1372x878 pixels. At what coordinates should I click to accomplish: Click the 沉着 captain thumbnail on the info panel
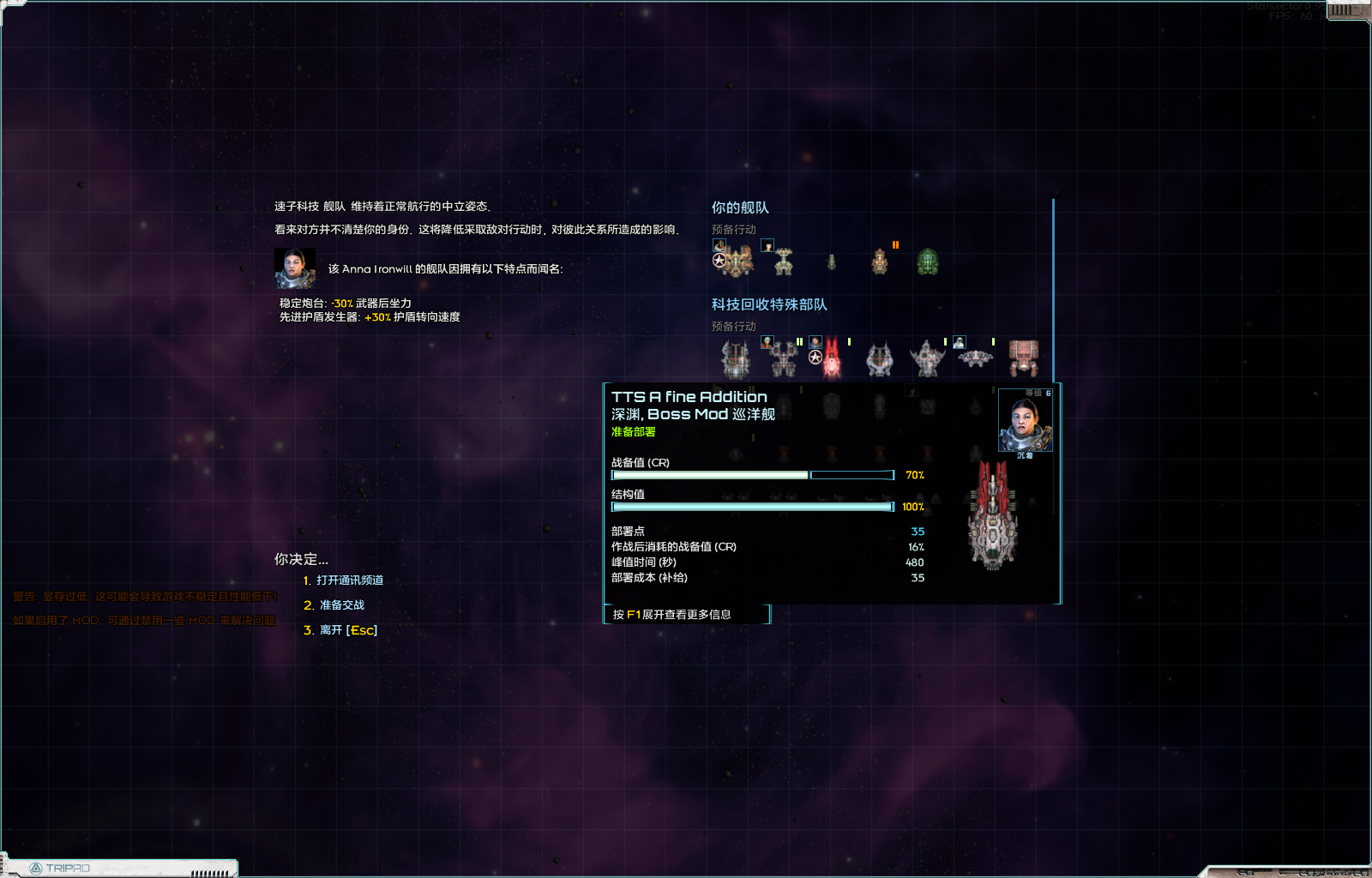[x=1024, y=420]
